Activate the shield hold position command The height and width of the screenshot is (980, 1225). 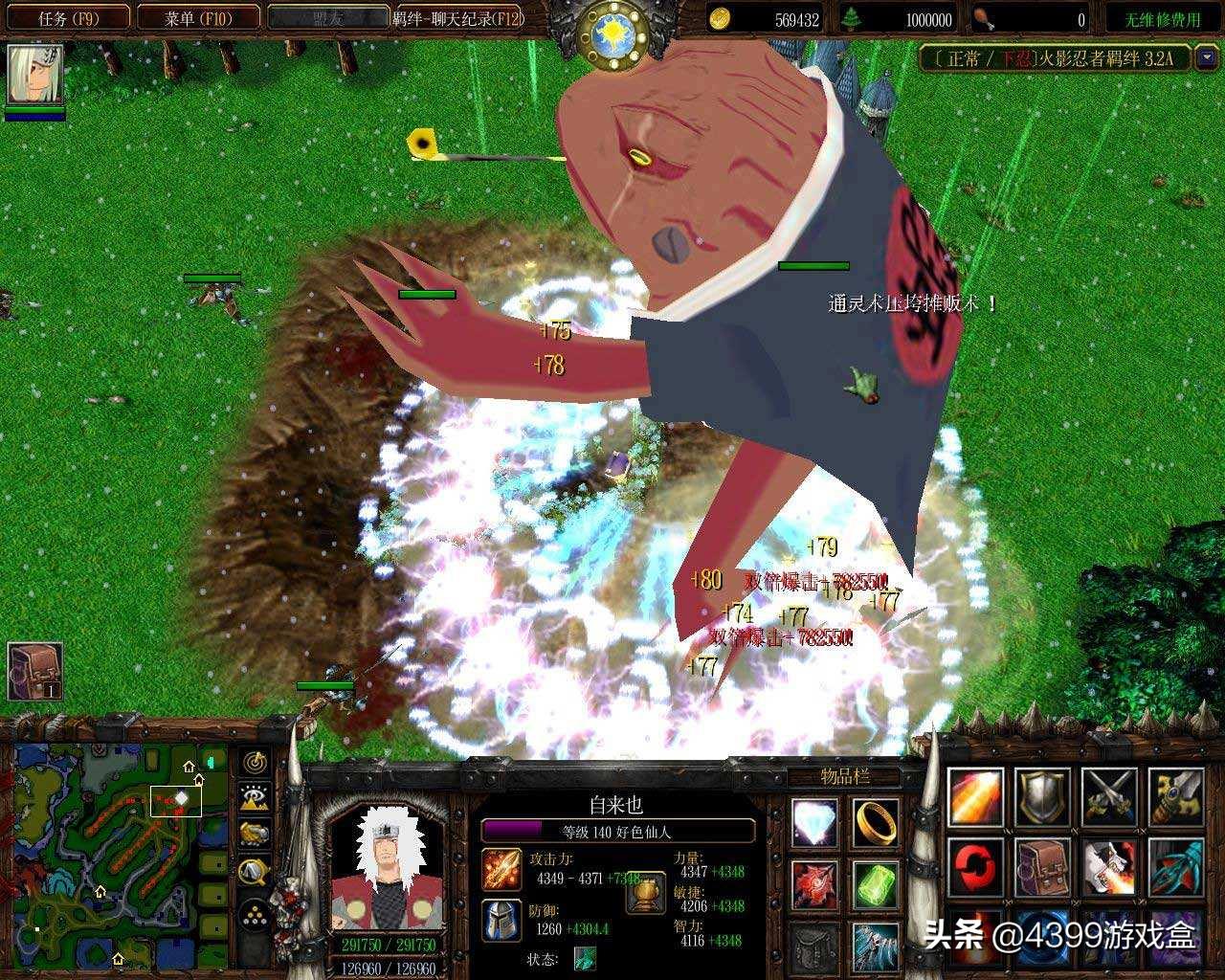1042,796
